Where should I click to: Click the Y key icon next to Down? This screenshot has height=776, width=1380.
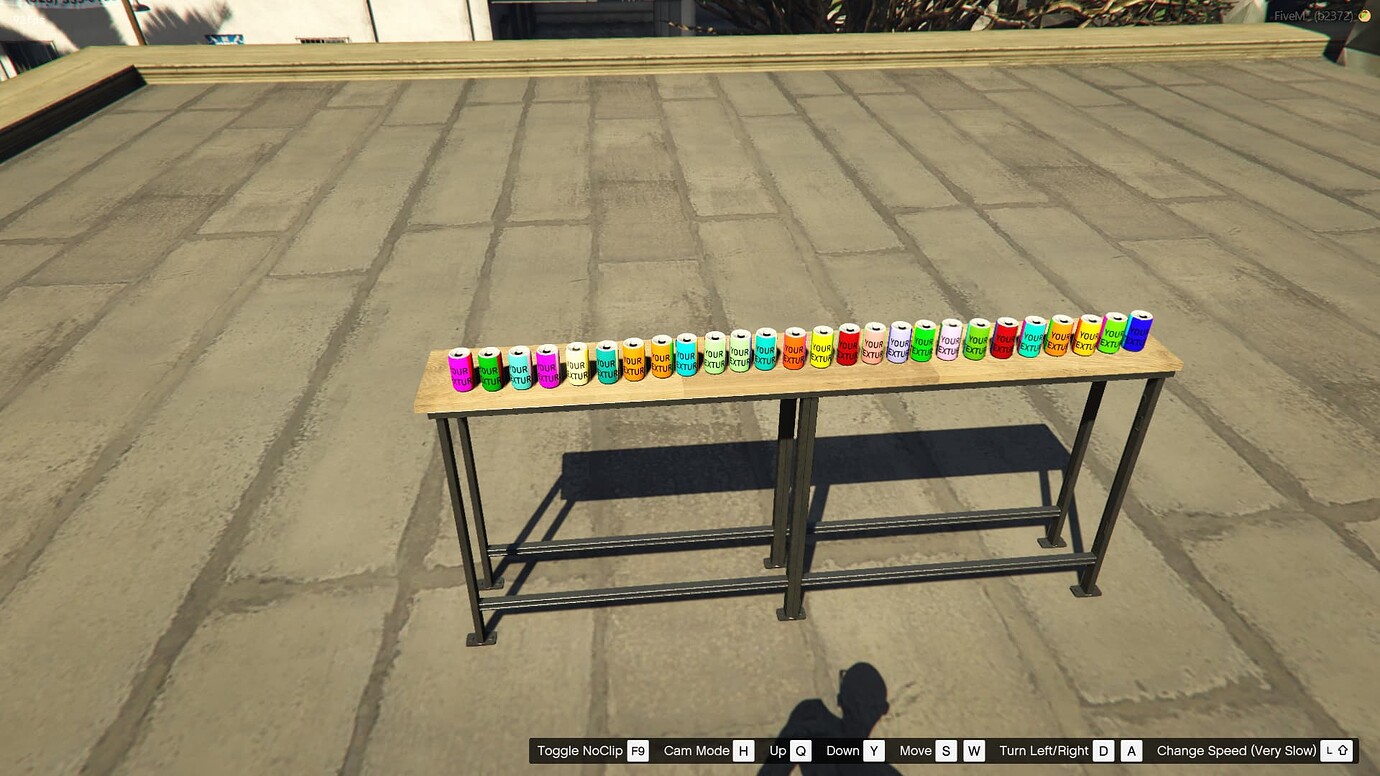875,750
